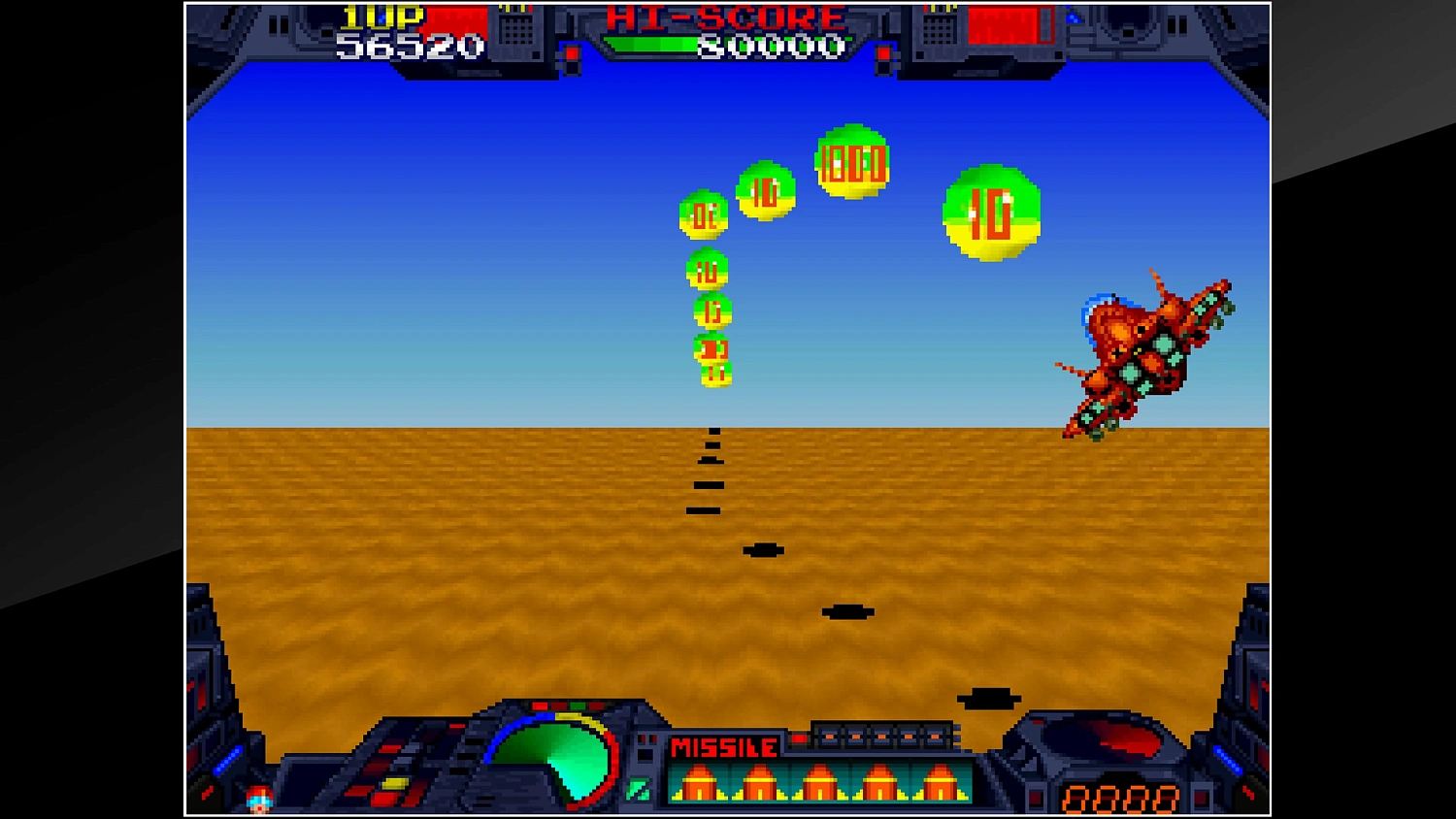Click the red lamp left of the HI-SCORE bar
The image size is (1456, 819).
coord(572,54)
